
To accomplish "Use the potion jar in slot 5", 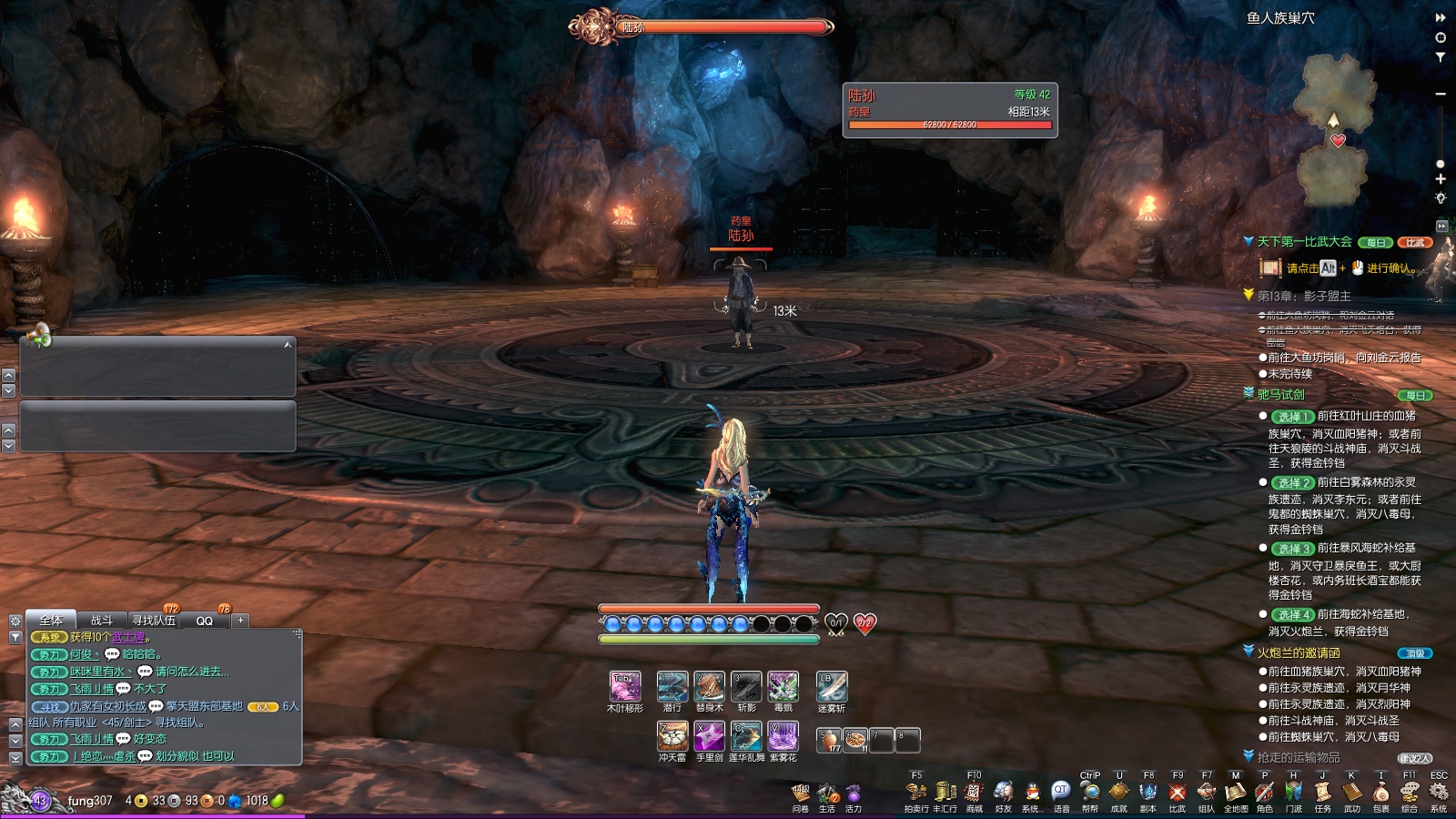I will pos(829,741).
